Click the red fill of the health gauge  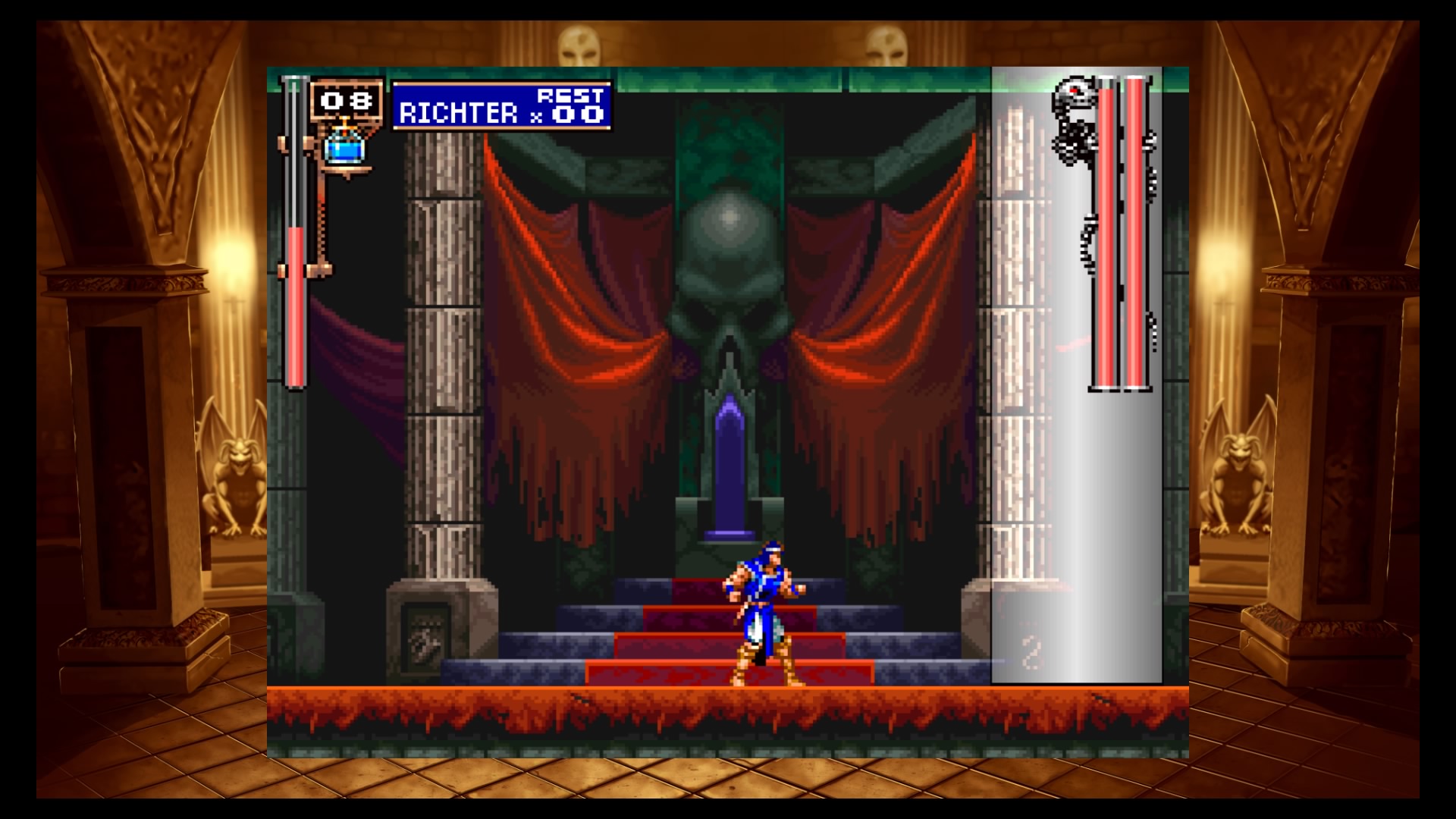point(296,303)
